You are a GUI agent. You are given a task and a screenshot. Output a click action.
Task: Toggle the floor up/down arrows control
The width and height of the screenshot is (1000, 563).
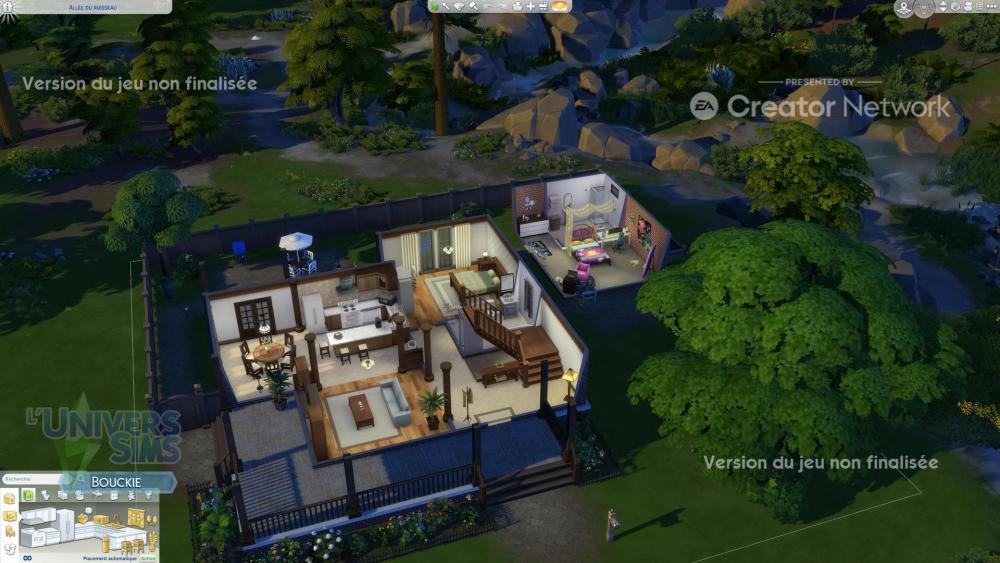(945, 9)
